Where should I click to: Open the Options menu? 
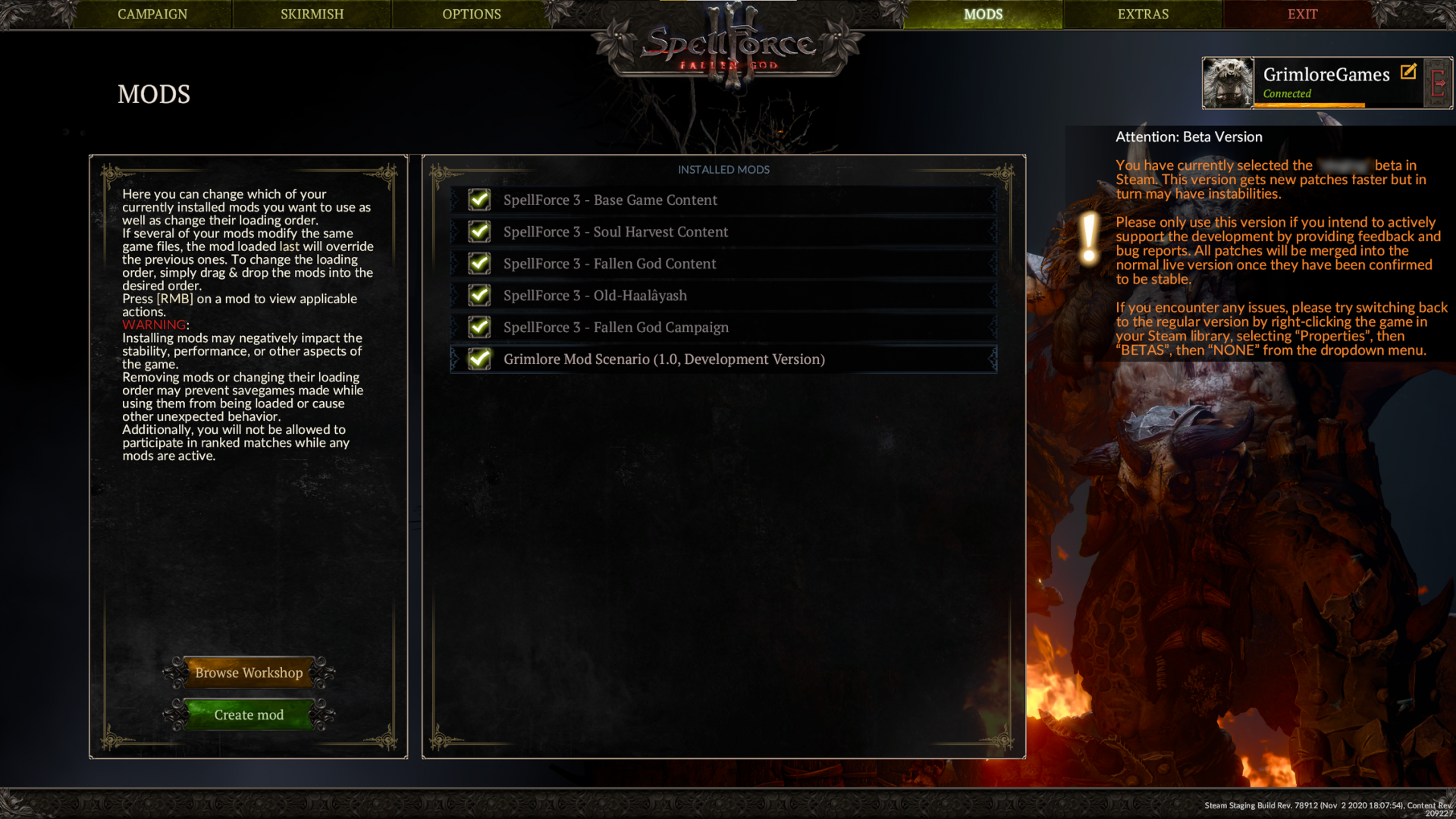point(472,14)
